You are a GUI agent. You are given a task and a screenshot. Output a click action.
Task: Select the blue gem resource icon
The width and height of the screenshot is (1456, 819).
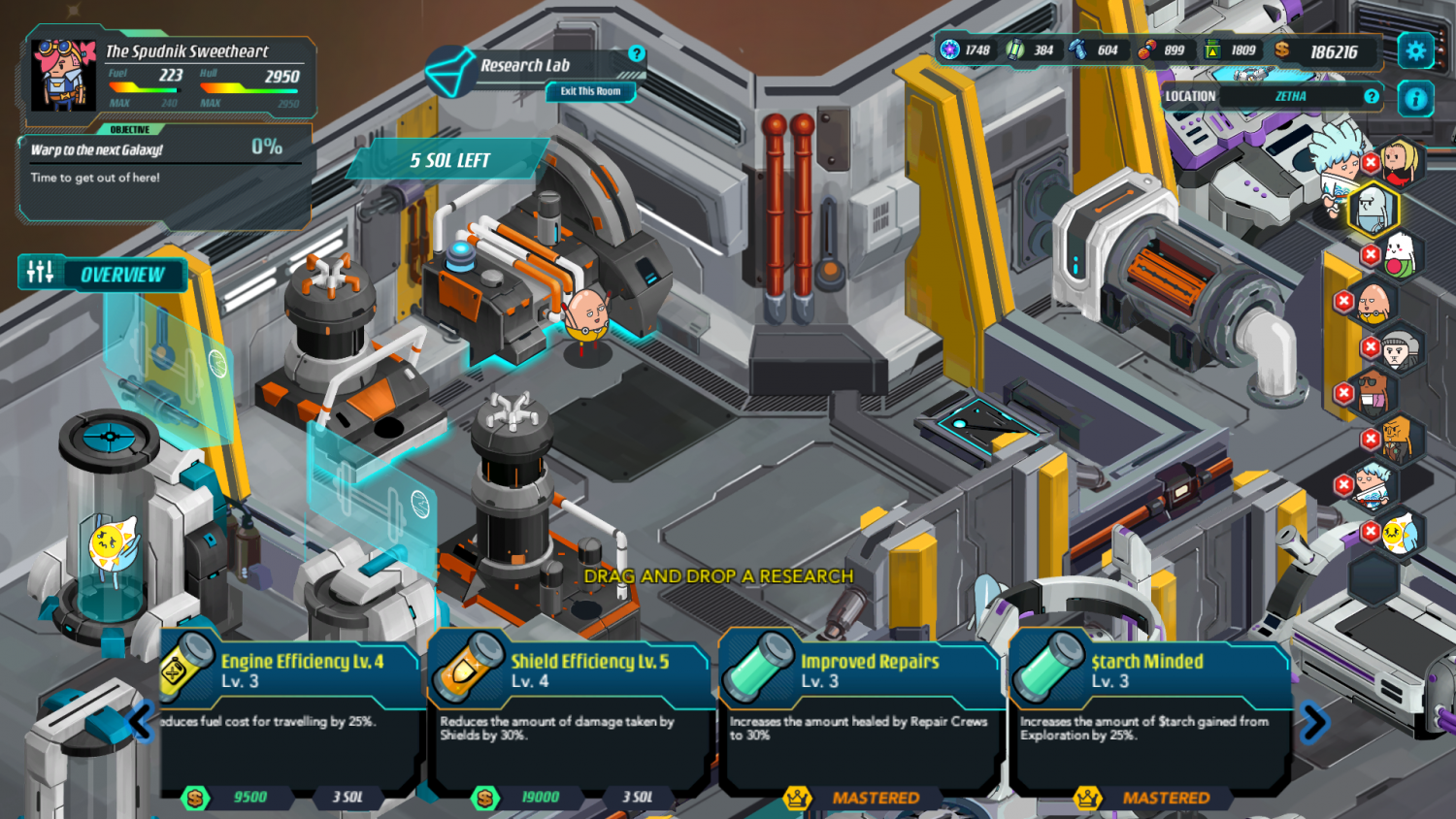(949, 49)
